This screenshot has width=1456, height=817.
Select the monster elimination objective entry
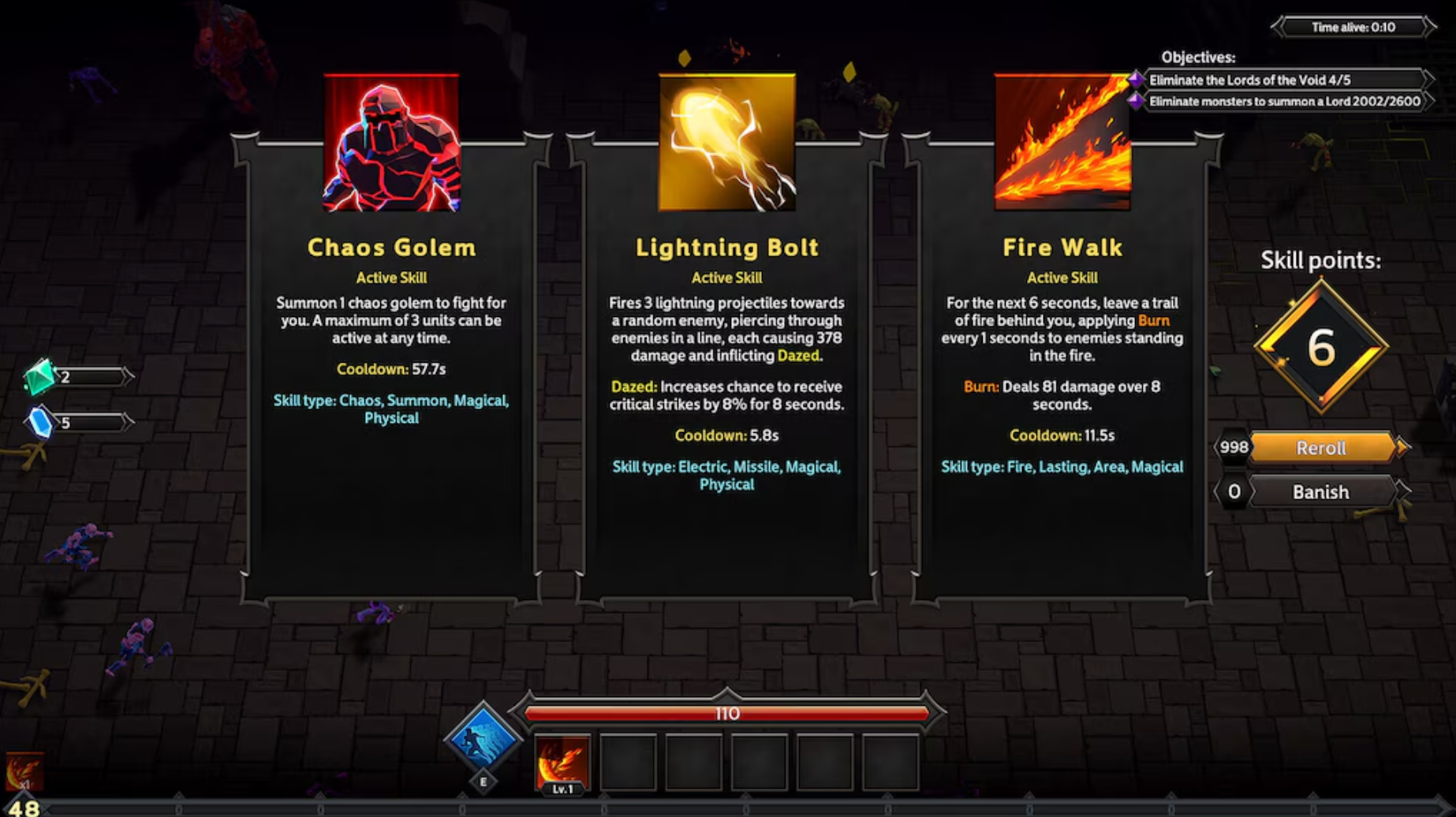[x=1282, y=102]
